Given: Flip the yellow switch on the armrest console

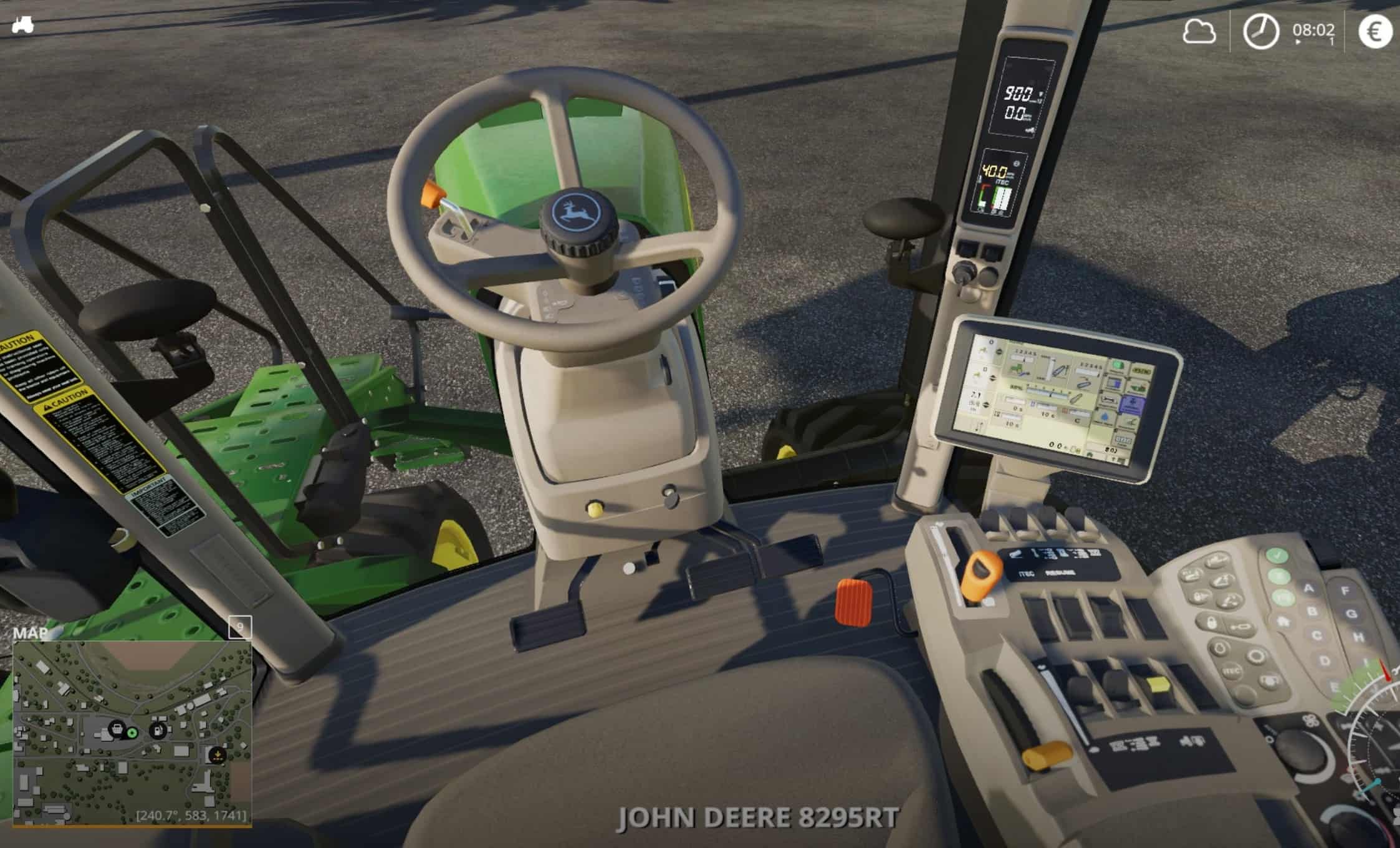Looking at the screenshot, I should (x=1158, y=685).
